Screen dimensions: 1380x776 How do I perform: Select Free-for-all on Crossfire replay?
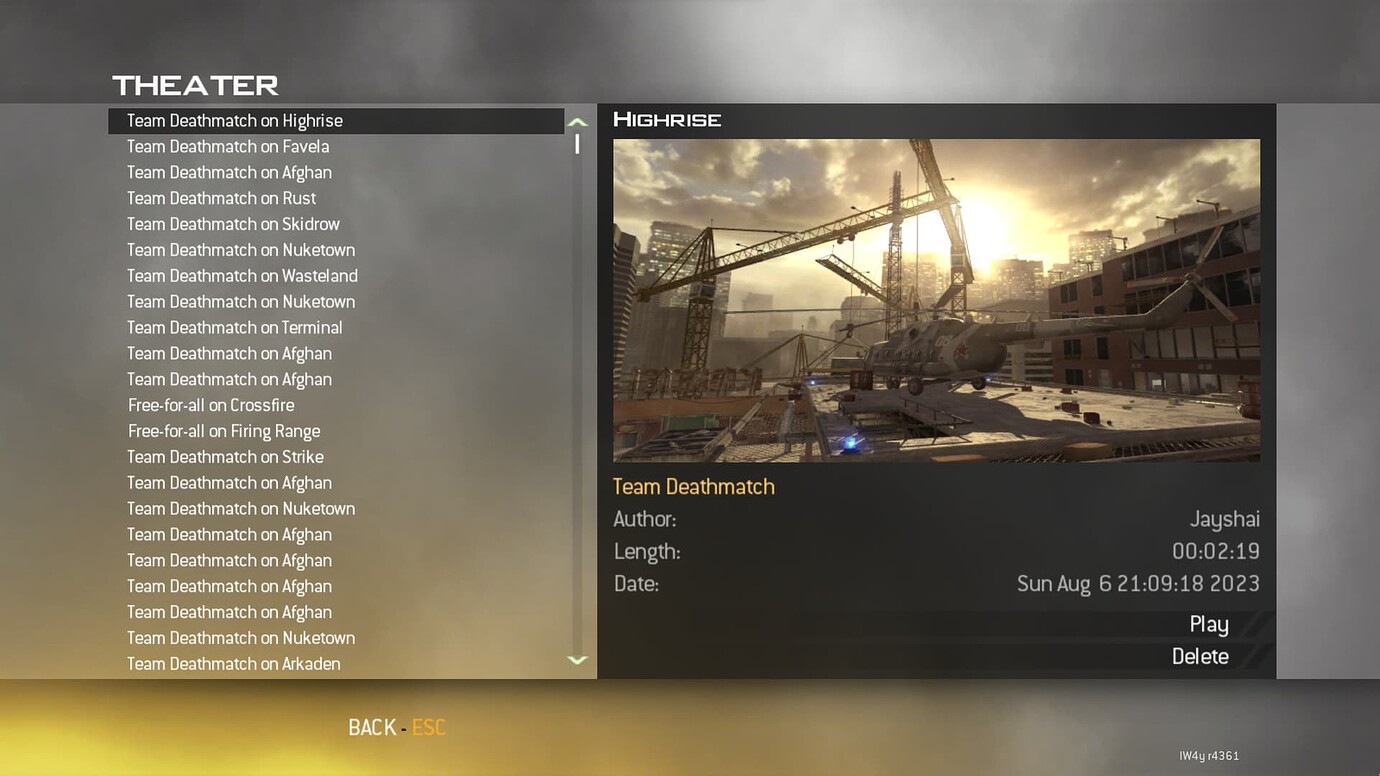[x=210, y=405]
